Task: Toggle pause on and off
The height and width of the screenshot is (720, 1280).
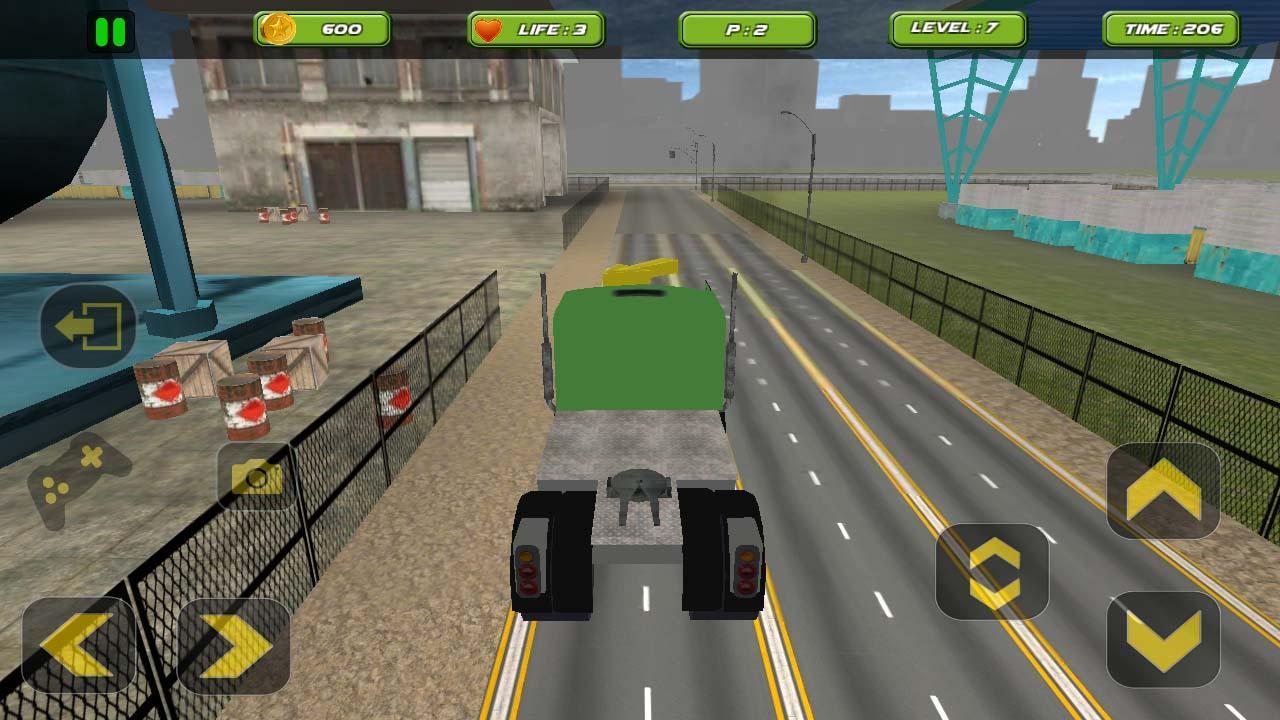Action: click(x=110, y=29)
